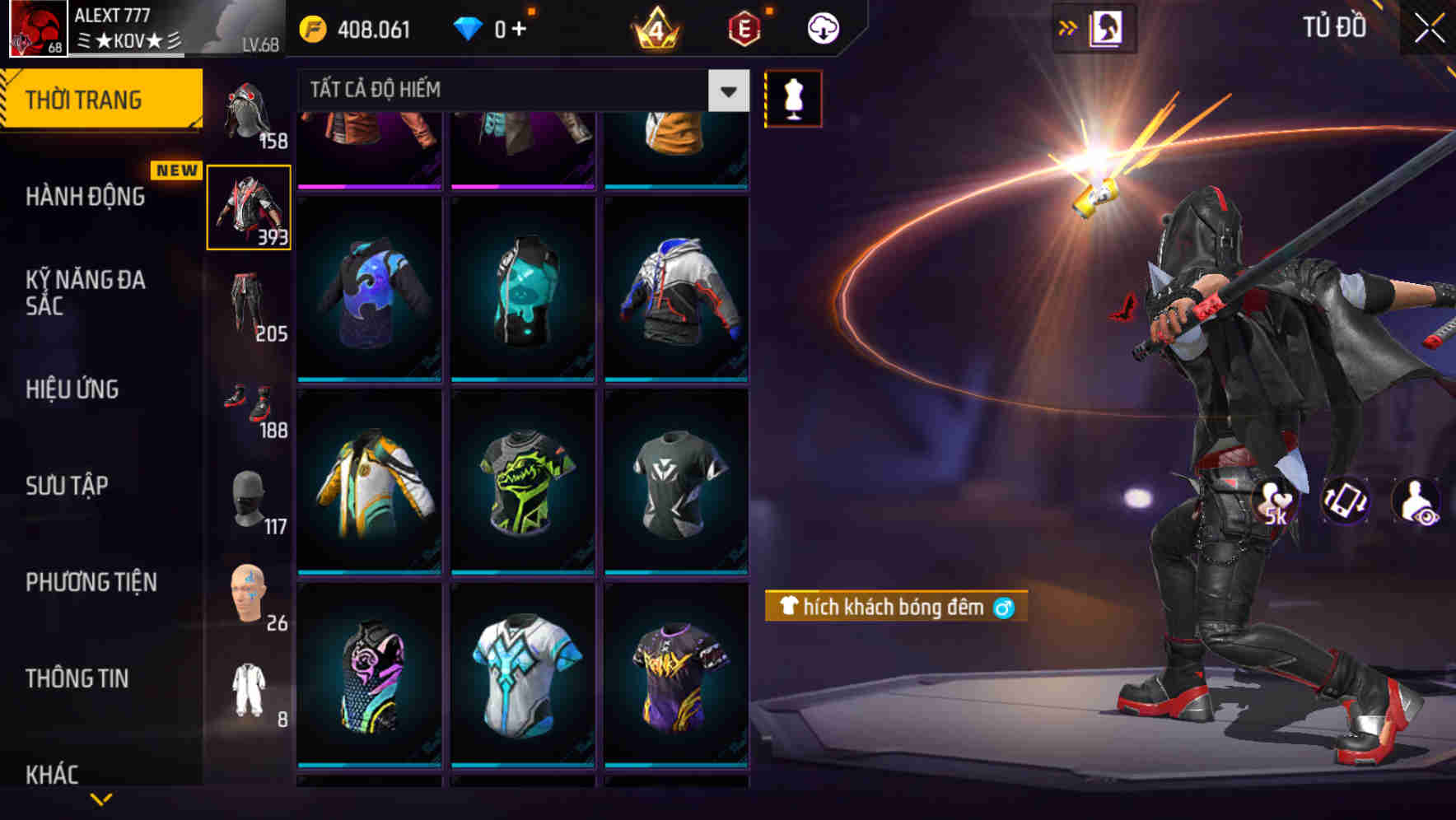Click the magenta rarity bar under the top jacket
1456x820 pixels.
(369, 188)
